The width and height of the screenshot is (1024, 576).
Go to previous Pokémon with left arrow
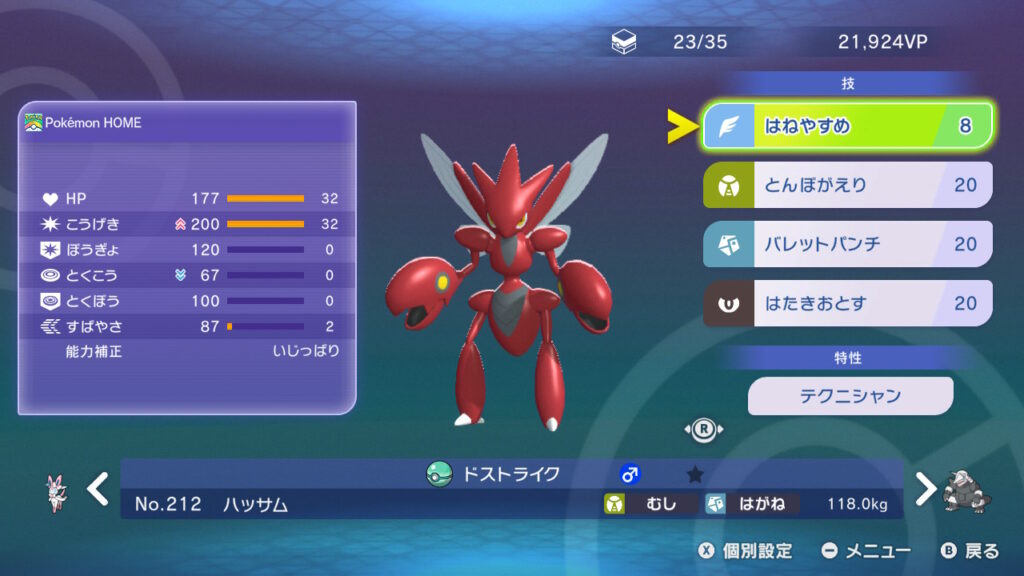click(97, 489)
